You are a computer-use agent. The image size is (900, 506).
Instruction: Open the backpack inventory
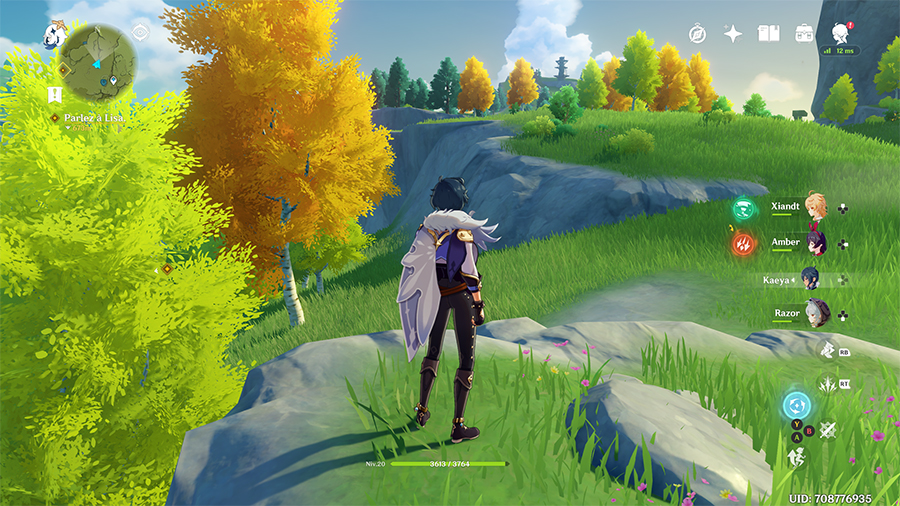[x=804, y=33]
